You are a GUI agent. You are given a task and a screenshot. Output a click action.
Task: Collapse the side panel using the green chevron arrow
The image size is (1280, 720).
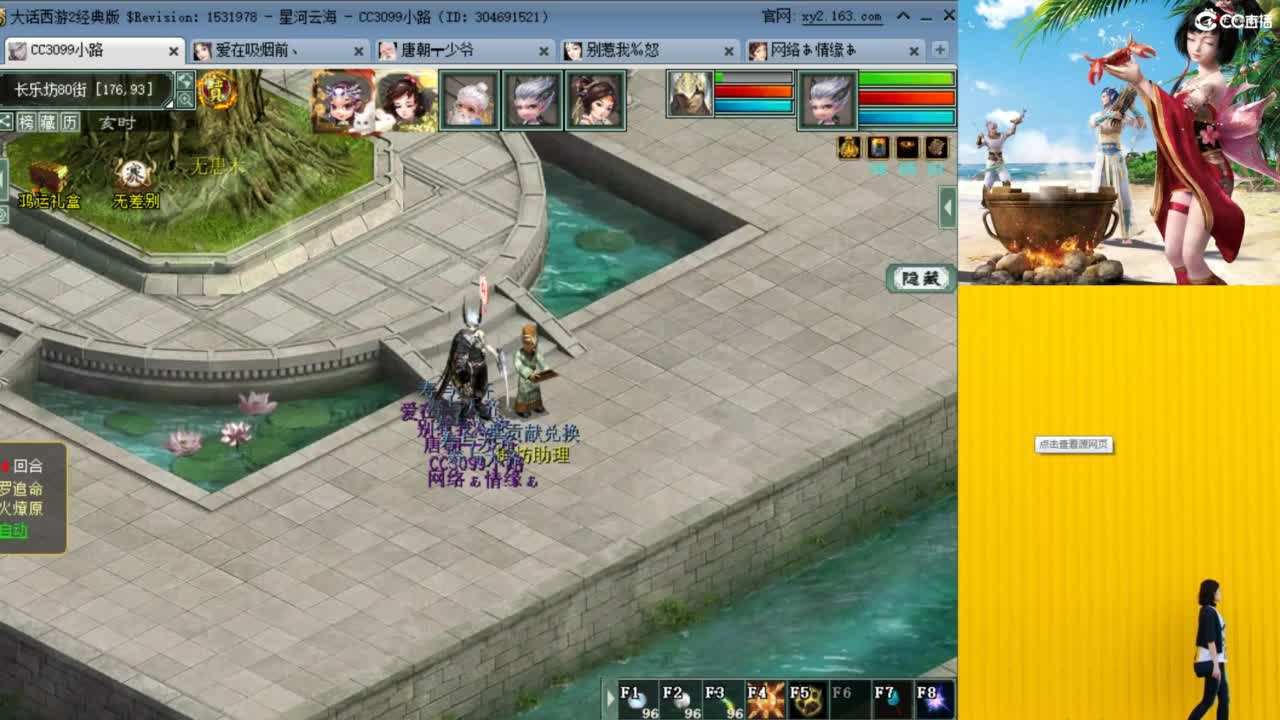point(947,207)
